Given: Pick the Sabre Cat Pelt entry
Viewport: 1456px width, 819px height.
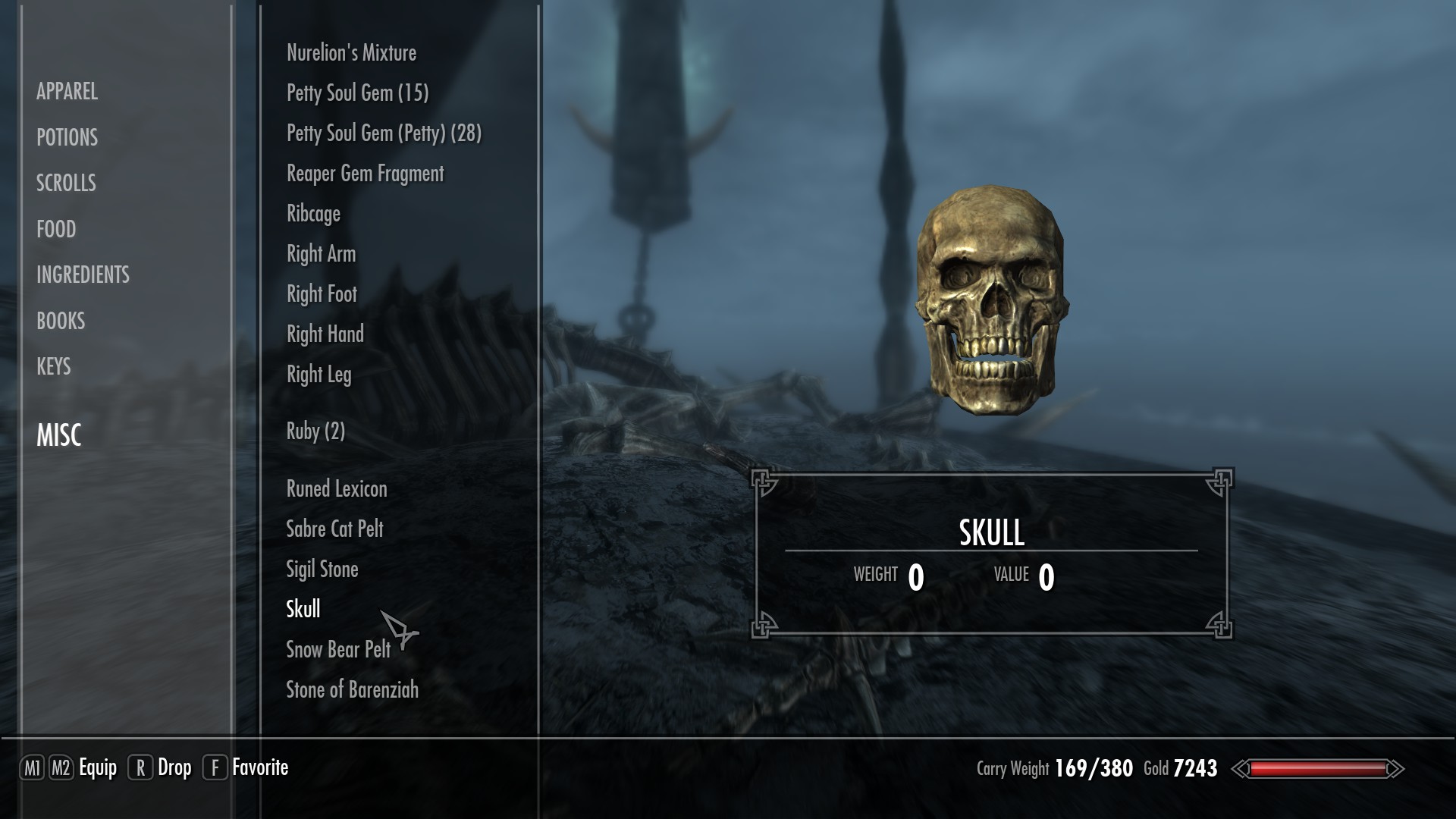Looking at the screenshot, I should pyautogui.click(x=334, y=529).
